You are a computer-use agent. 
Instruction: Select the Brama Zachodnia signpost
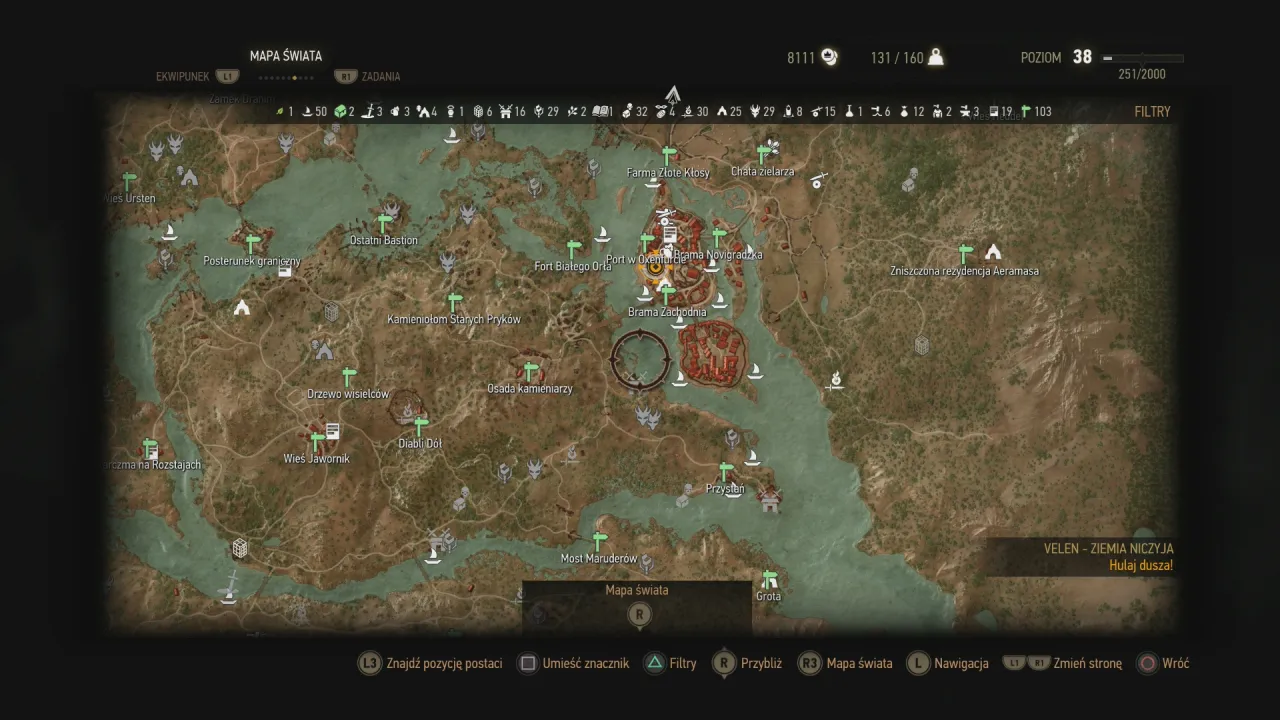(x=667, y=296)
